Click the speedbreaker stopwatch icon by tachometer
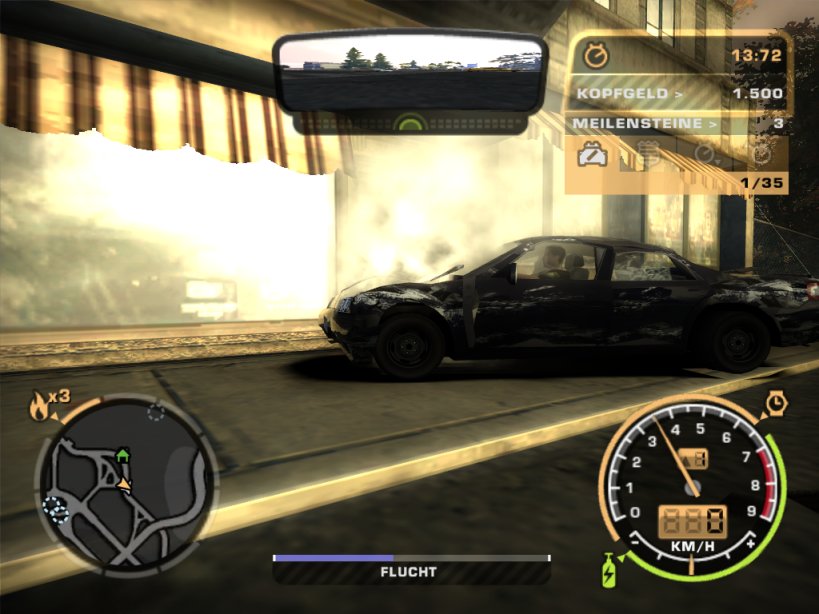 [777, 403]
